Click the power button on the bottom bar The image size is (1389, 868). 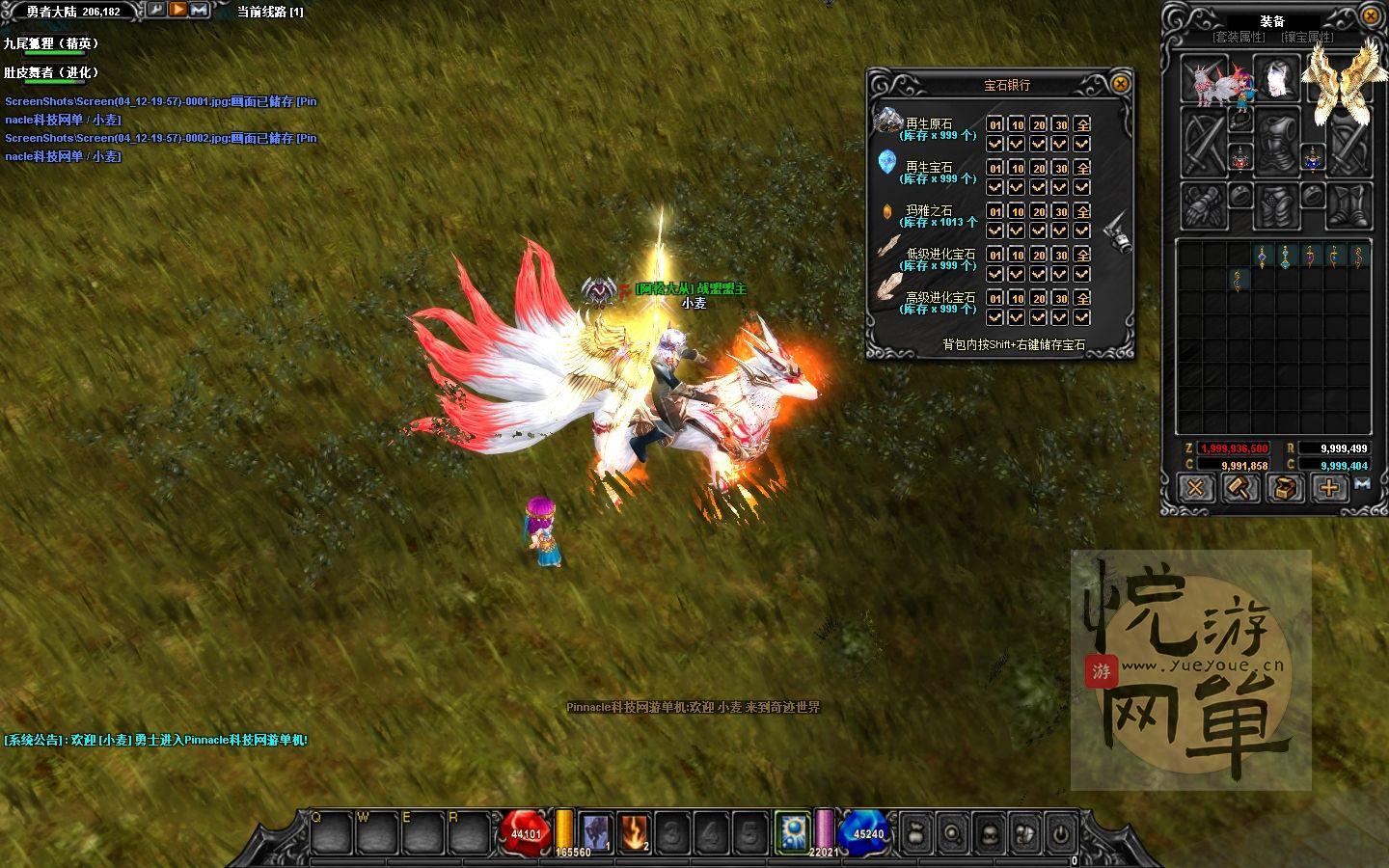[1060, 833]
